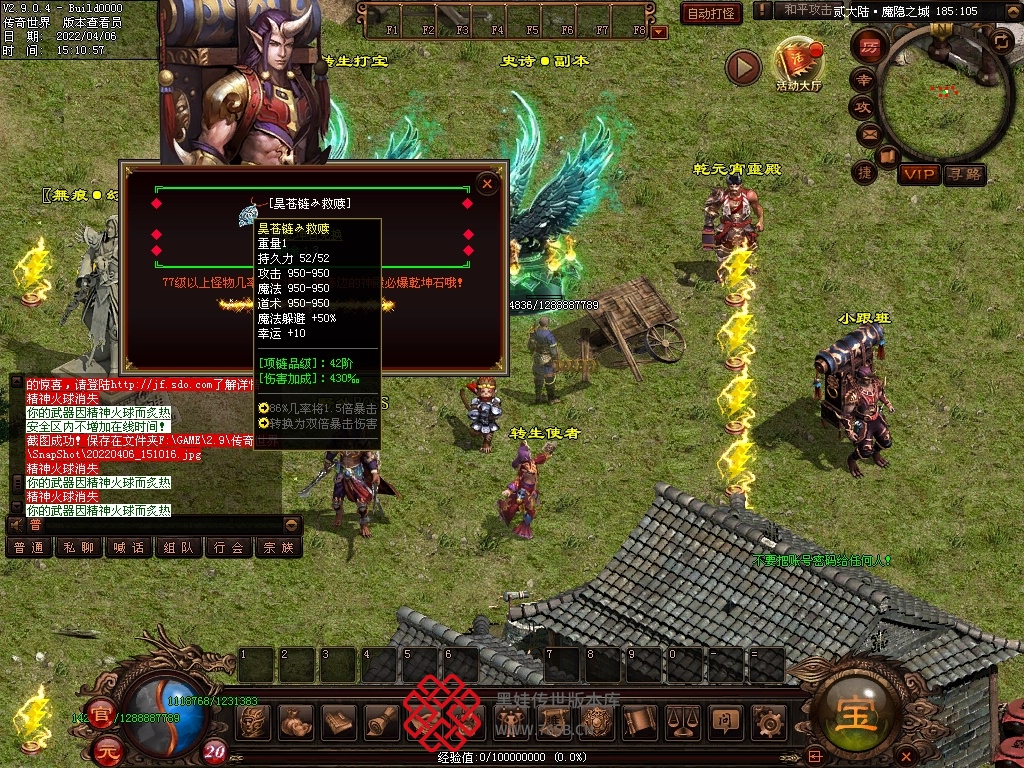The width and height of the screenshot is (1024, 768).
Task: Open the 行会 guild chat tab
Action: pyautogui.click(x=228, y=548)
